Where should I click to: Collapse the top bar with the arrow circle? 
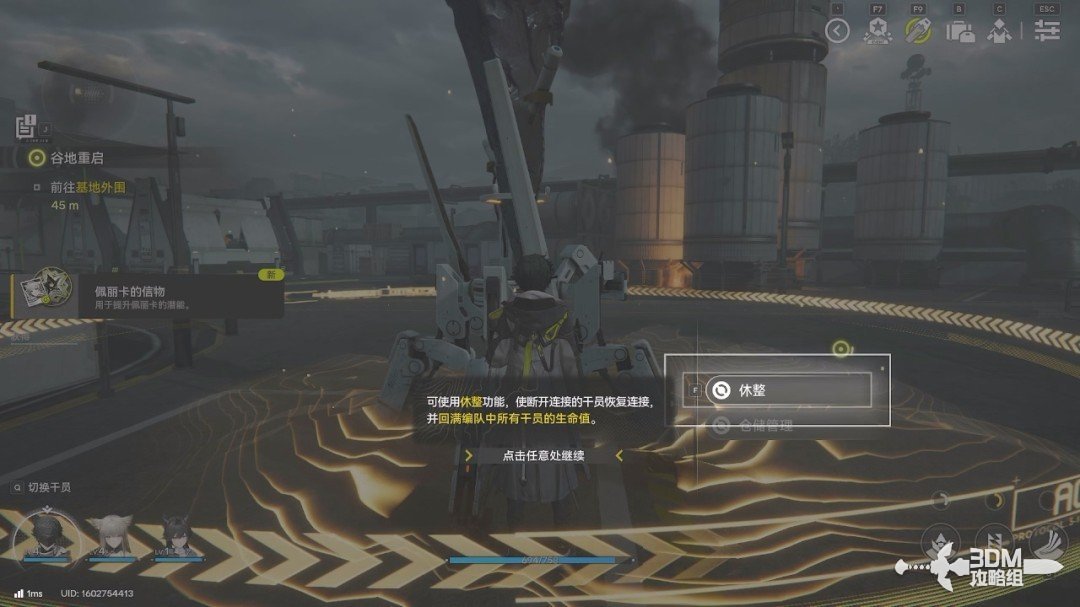click(837, 30)
